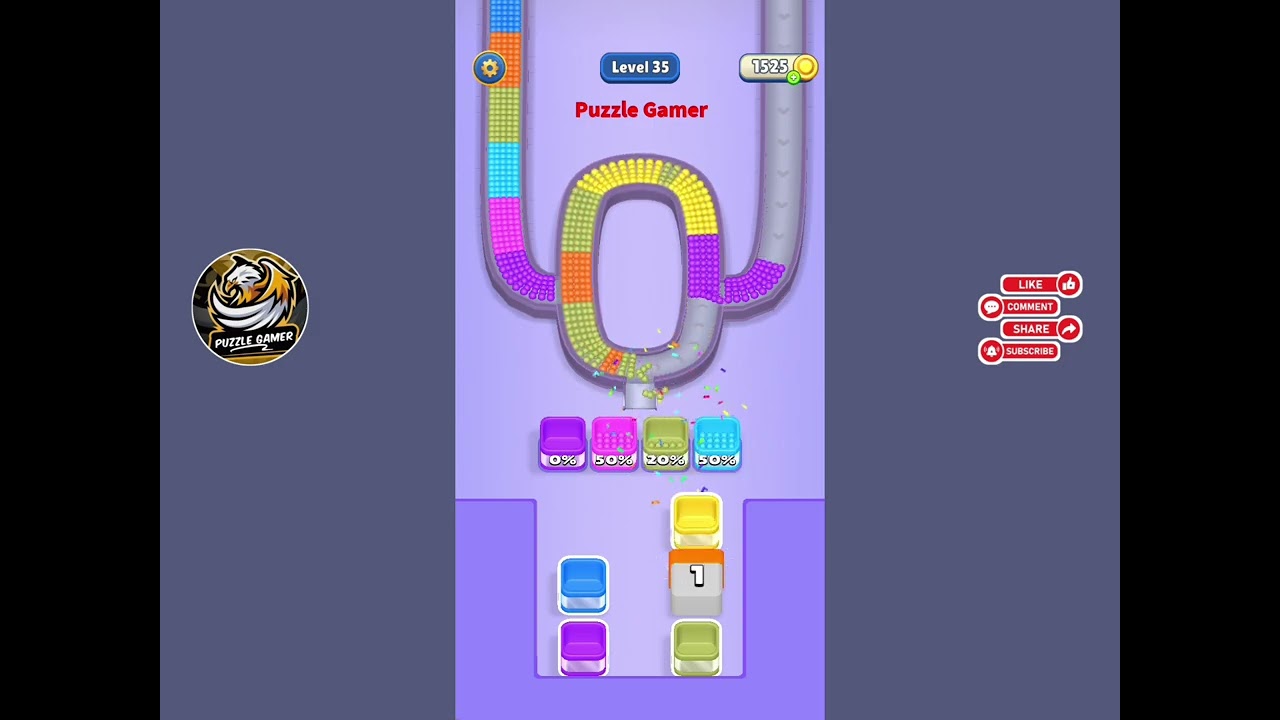Click the Puzzle Gamer eagle channel logo
Image resolution: width=1280 pixels, height=720 pixels.
pyautogui.click(x=250, y=307)
